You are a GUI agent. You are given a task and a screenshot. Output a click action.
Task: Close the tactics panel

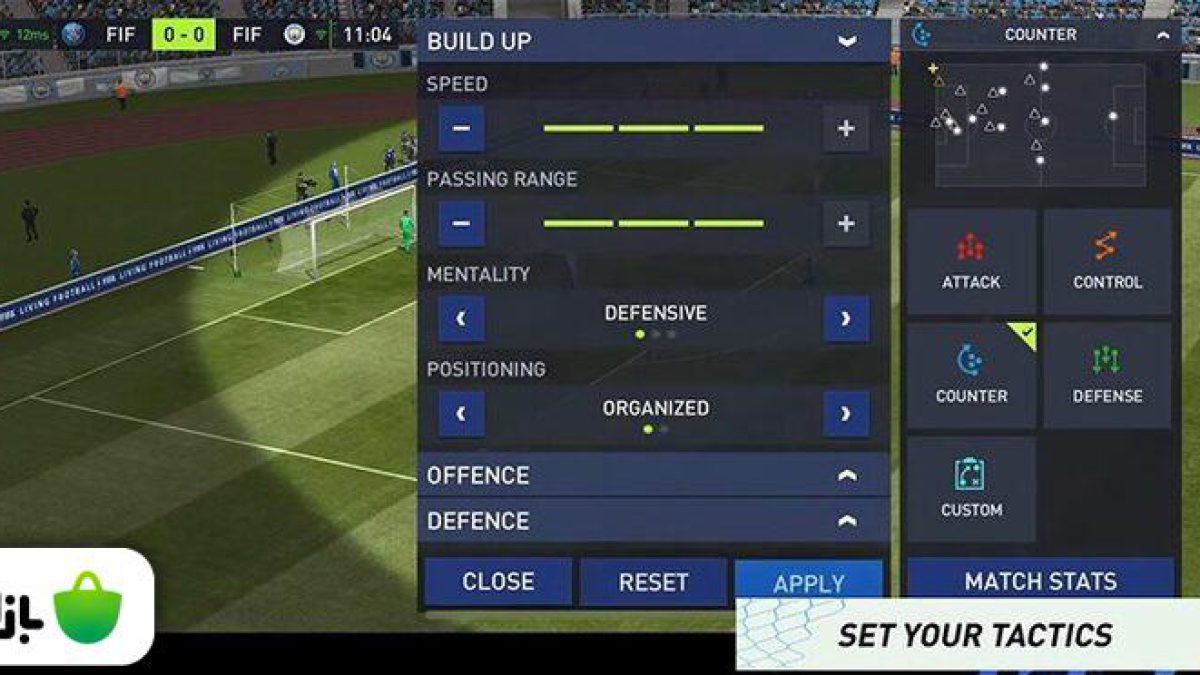click(x=498, y=582)
